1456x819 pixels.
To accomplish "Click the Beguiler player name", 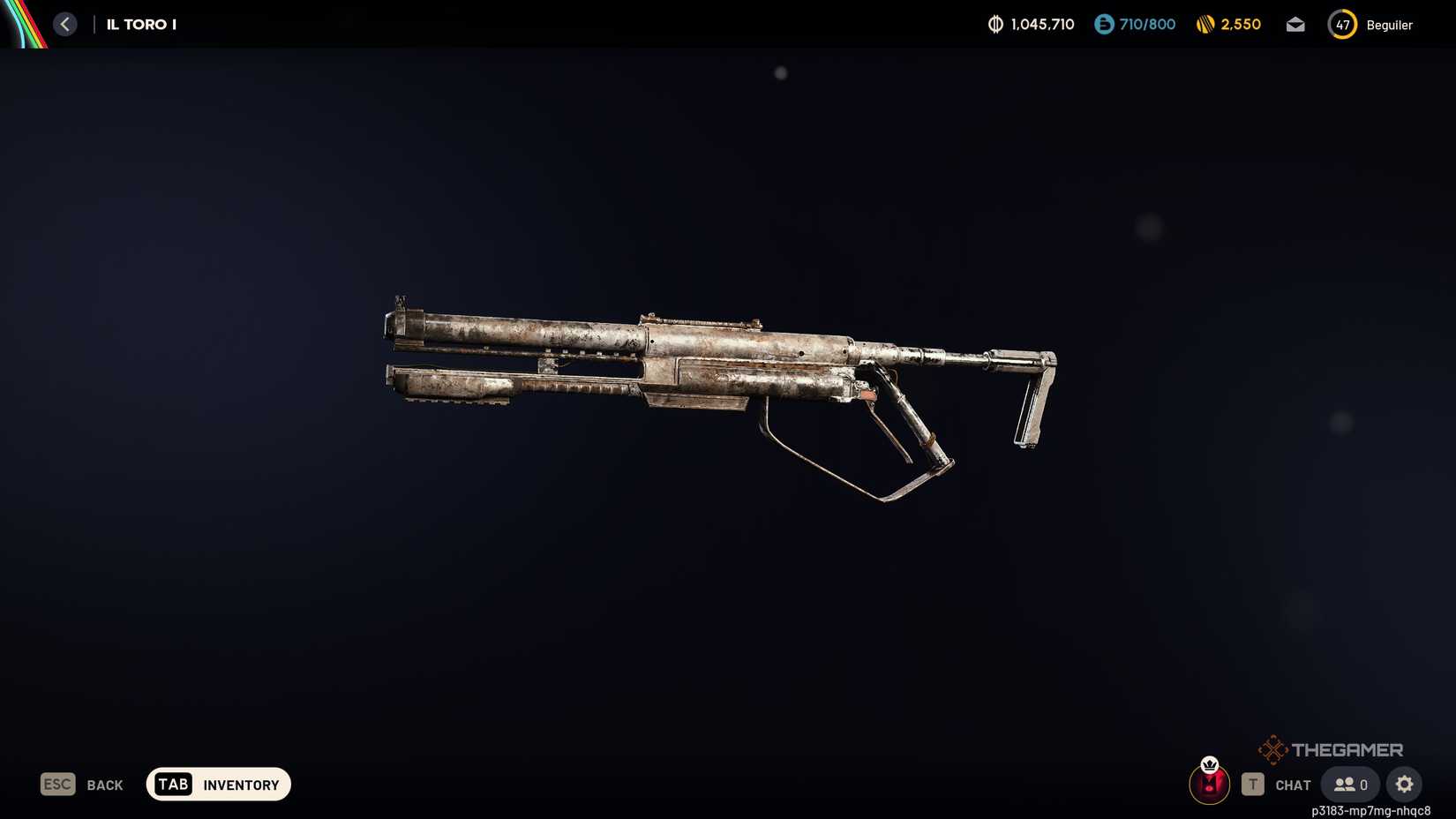I will (1388, 25).
